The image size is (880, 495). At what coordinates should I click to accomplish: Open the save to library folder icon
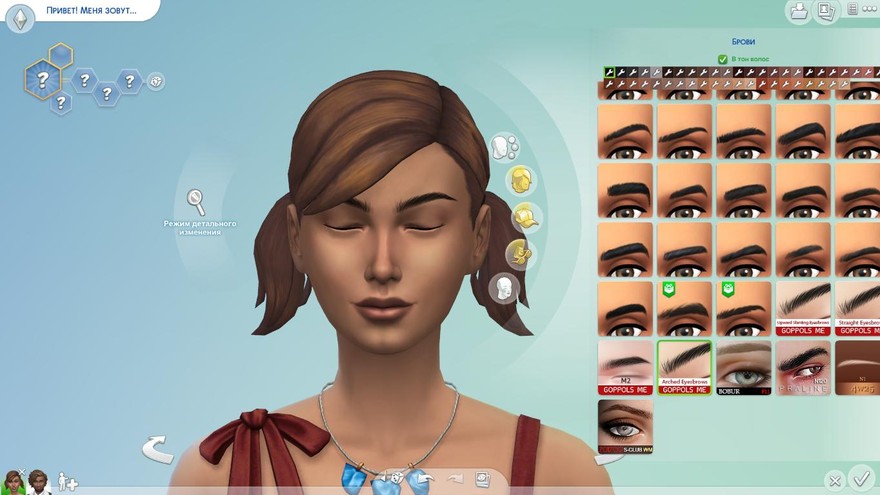pyautogui.click(x=799, y=11)
